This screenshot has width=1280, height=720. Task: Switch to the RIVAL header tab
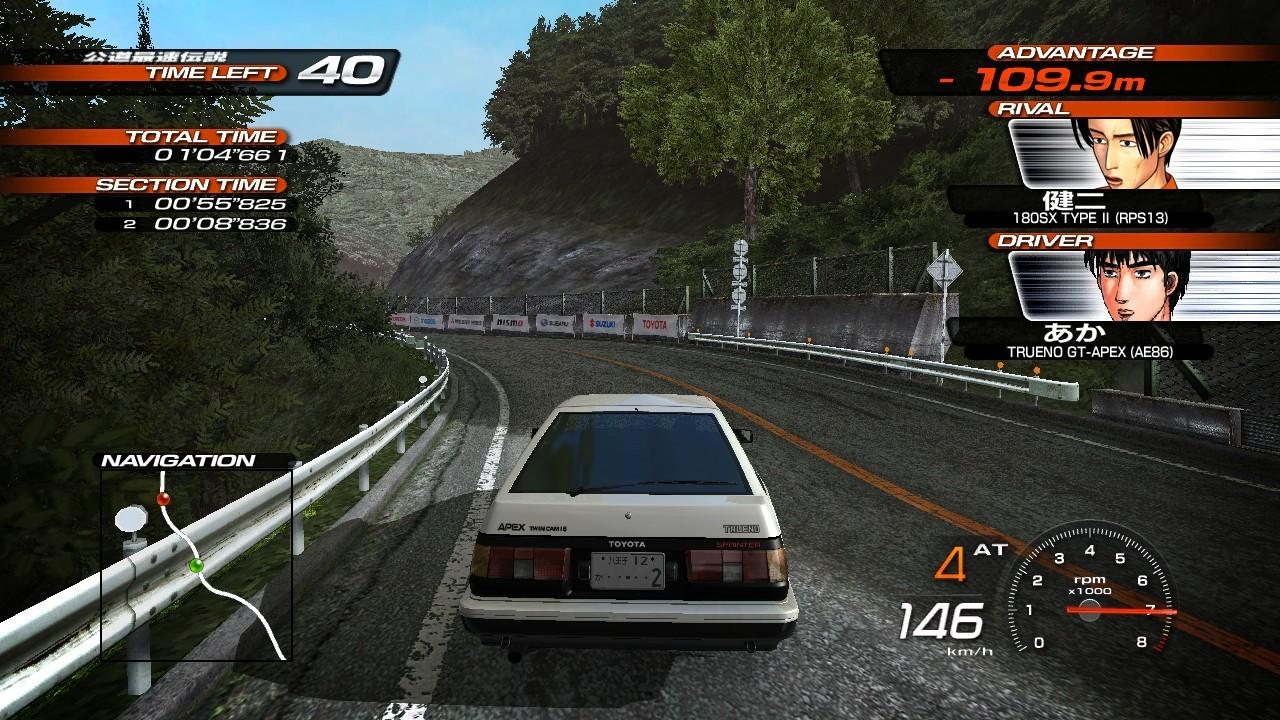click(1030, 108)
